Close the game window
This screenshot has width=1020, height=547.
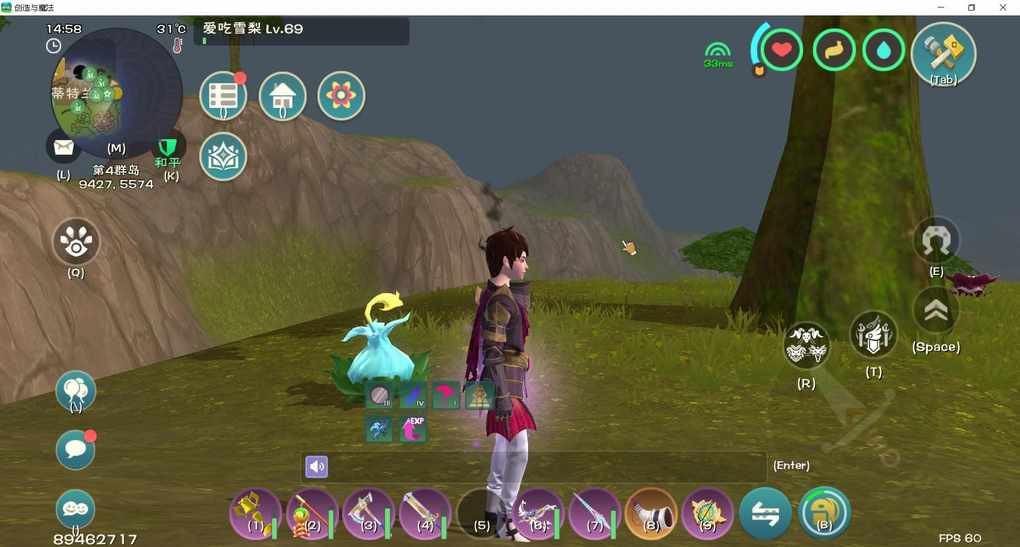coord(1003,7)
